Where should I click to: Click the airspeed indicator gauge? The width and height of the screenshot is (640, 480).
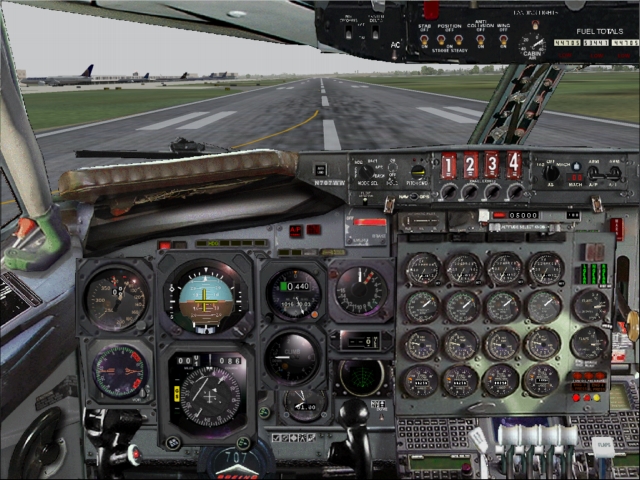115,299
